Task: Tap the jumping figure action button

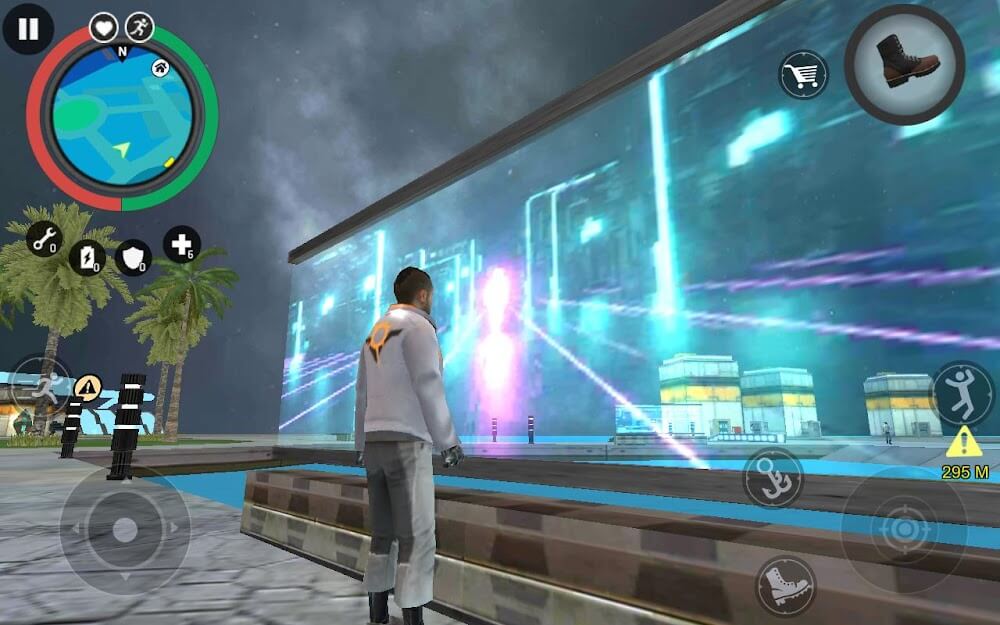Action: 962,392
